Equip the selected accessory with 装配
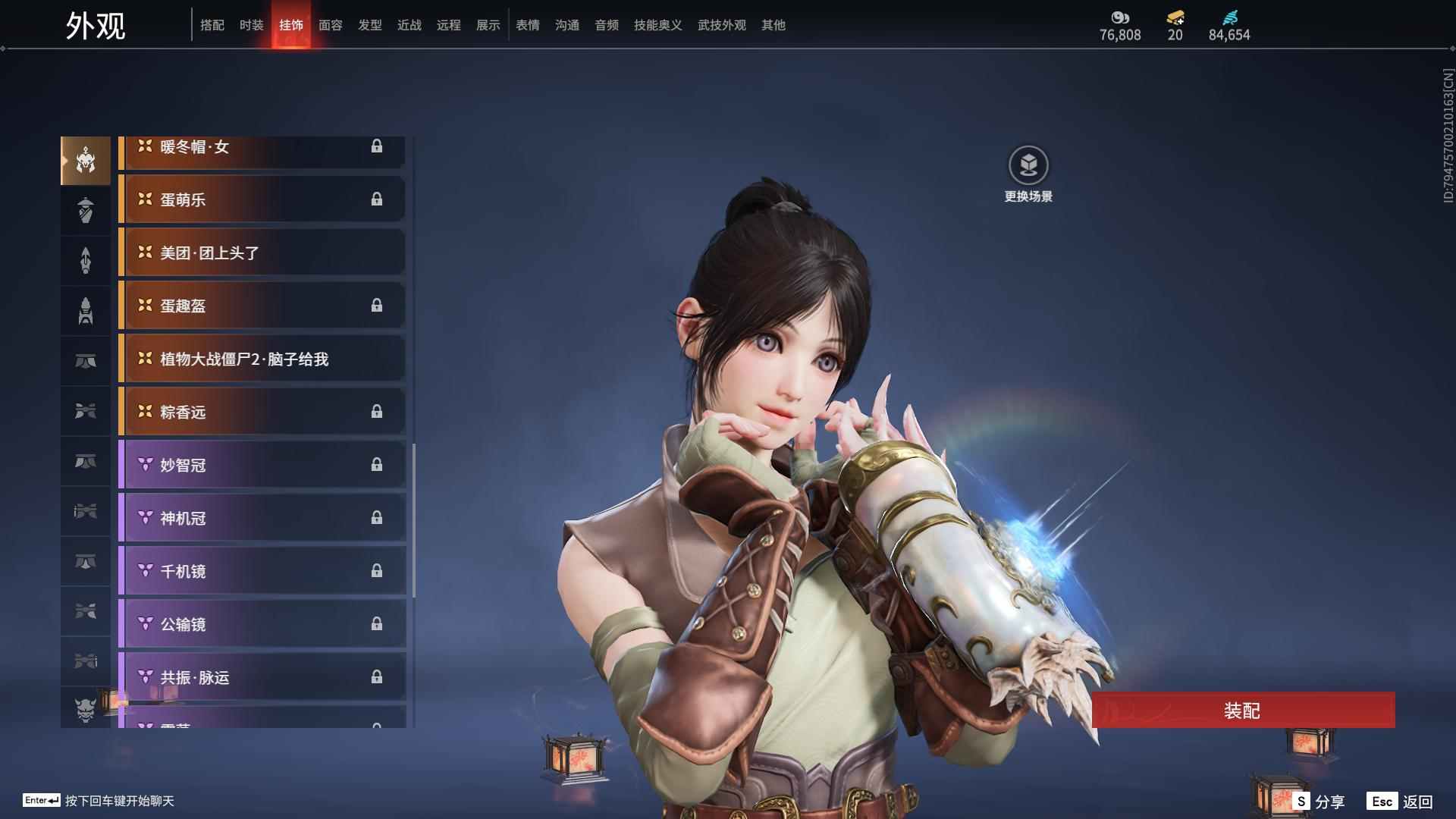This screenshot has width=1456, height=819. (x=1242, y=710)
